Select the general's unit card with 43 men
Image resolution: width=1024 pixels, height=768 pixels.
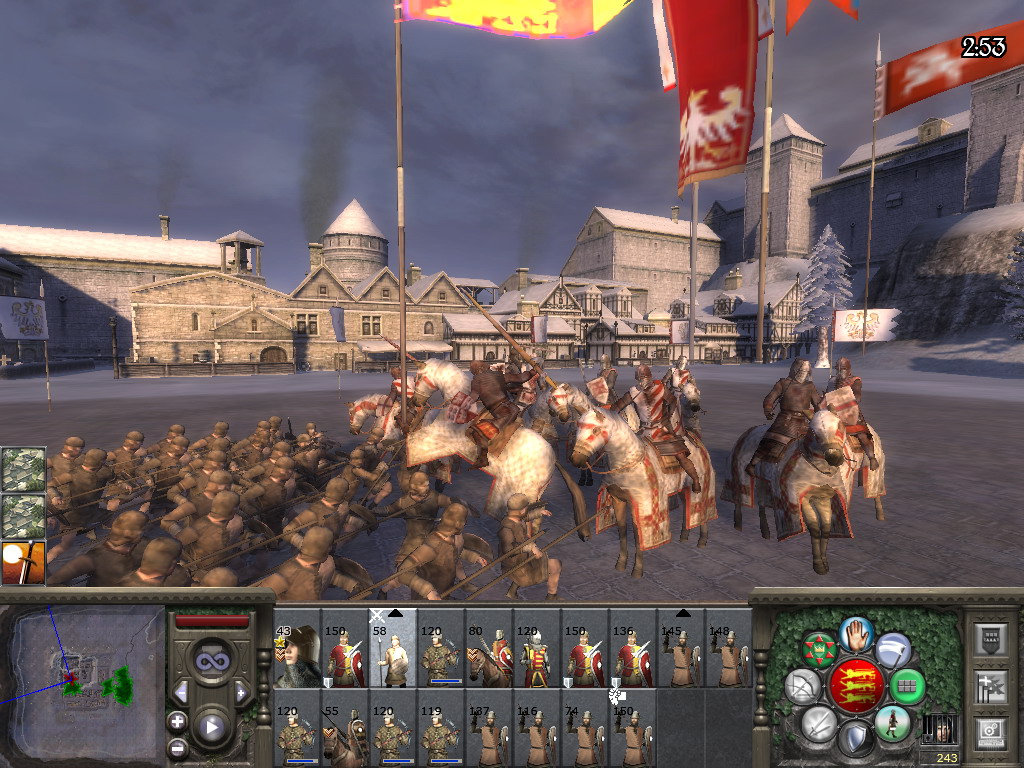pyautogui.click(x=297, y=656)
